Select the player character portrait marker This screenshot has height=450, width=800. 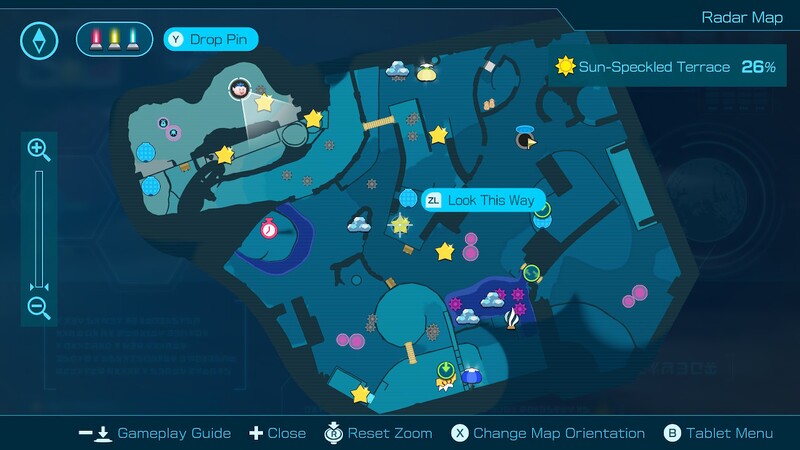(x=240, y=89)
